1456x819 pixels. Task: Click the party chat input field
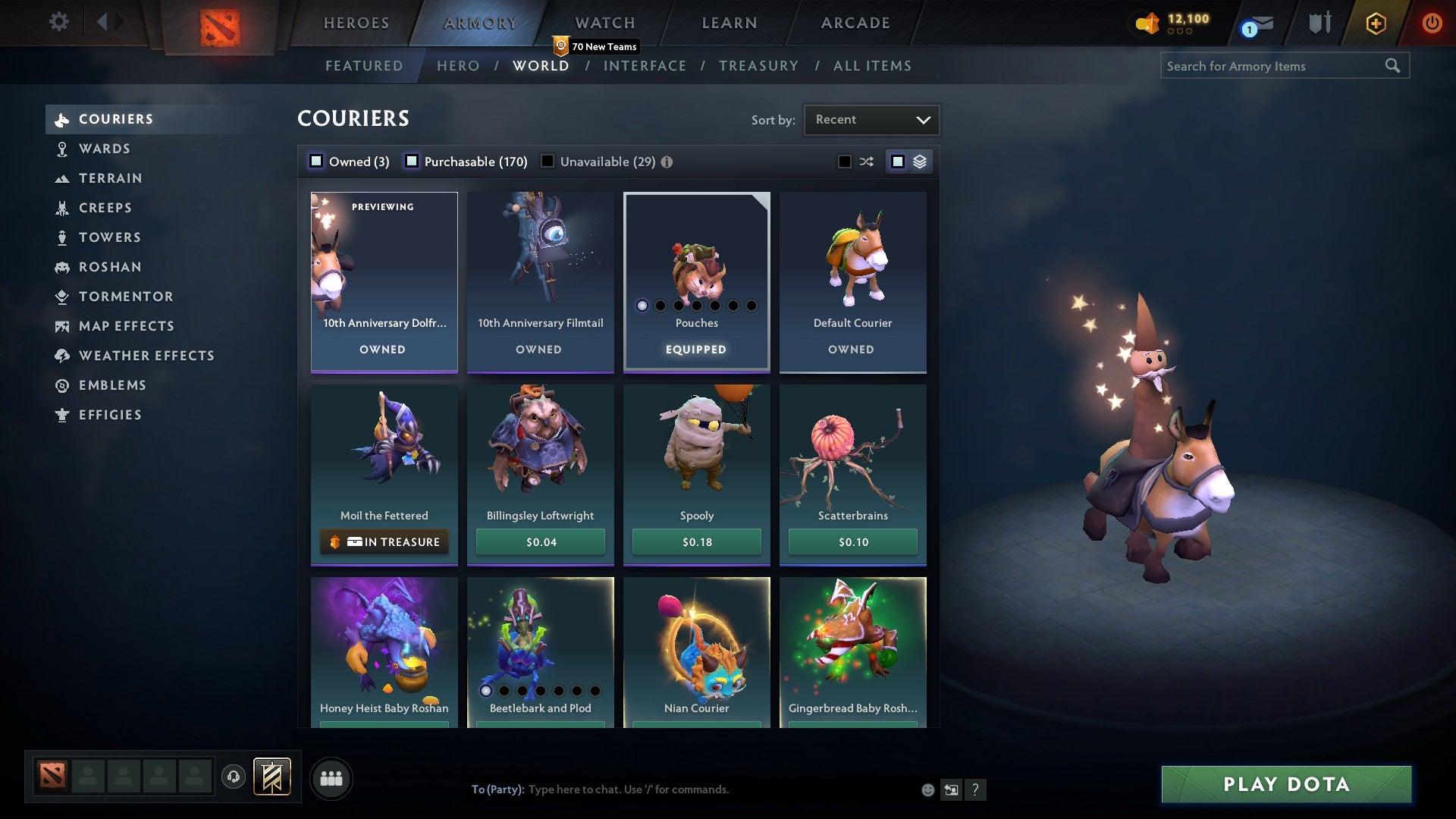[x=682, y=789]
